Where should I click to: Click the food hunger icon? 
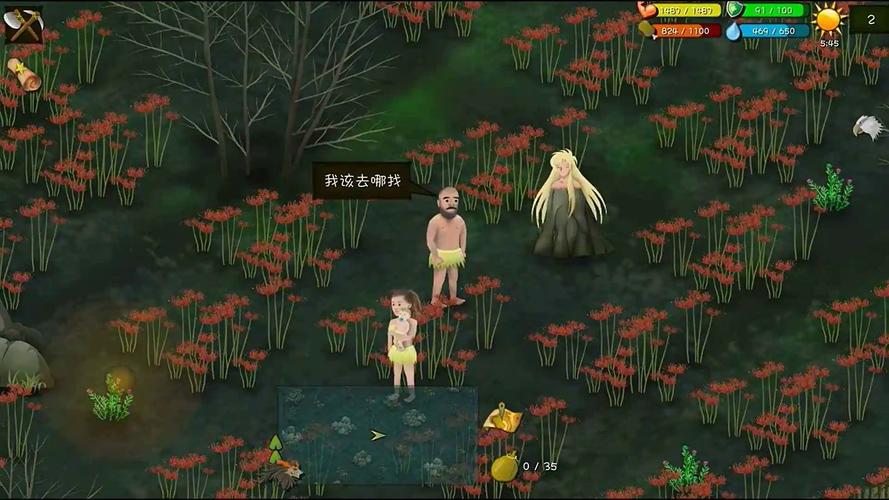647,31
